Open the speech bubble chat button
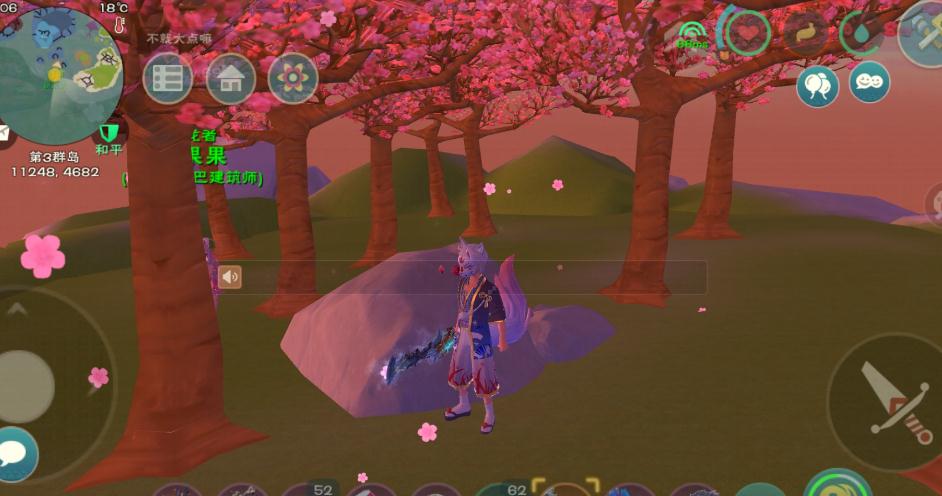This screenshot has width=942, height=496. [14, 455]
